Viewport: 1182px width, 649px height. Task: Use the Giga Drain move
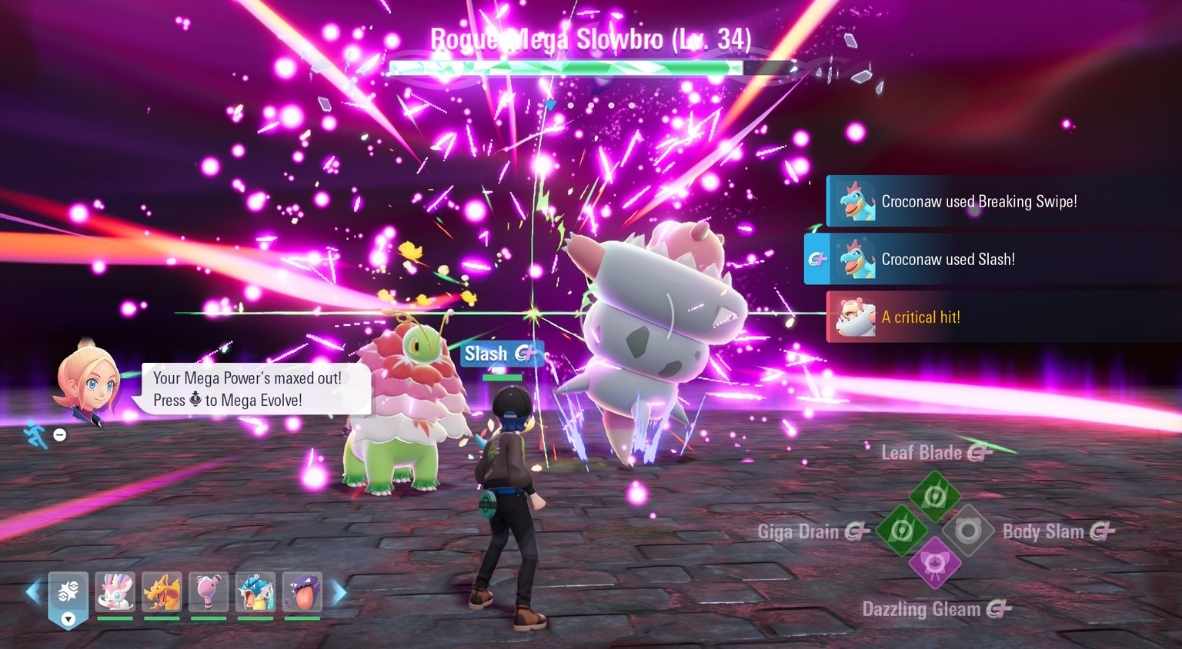point(901,530)
